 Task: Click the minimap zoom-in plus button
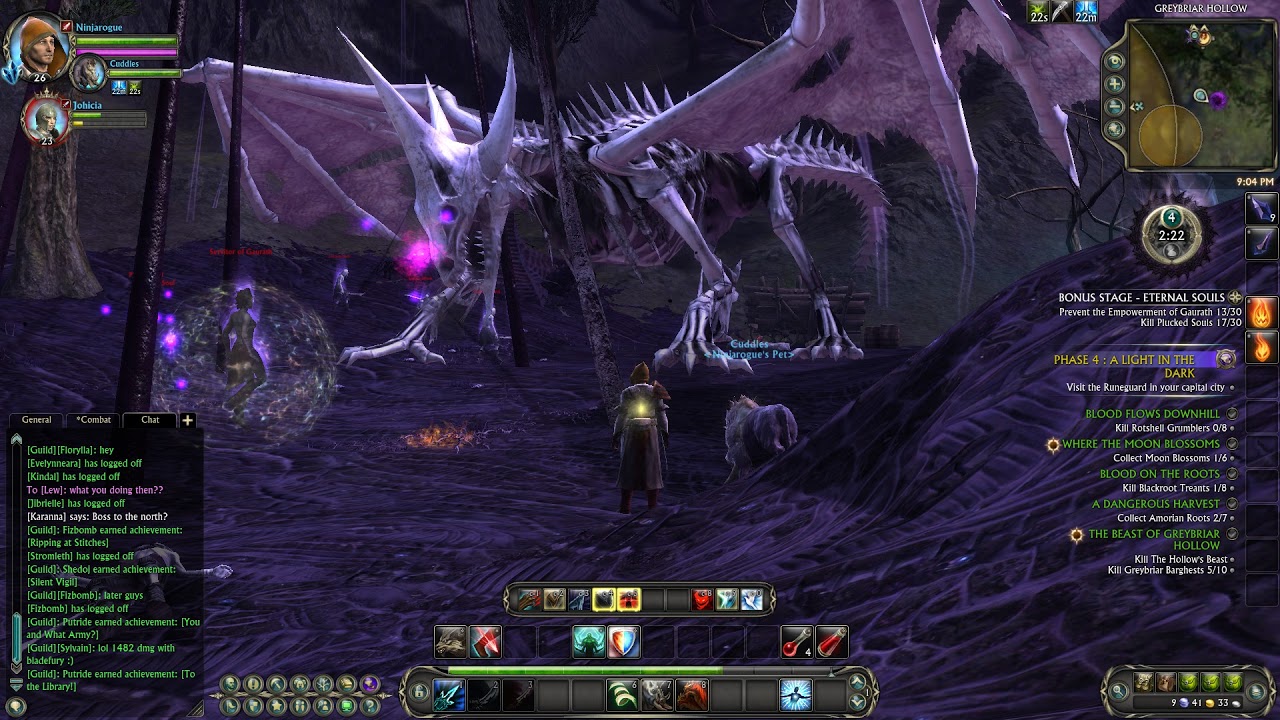1115,84
